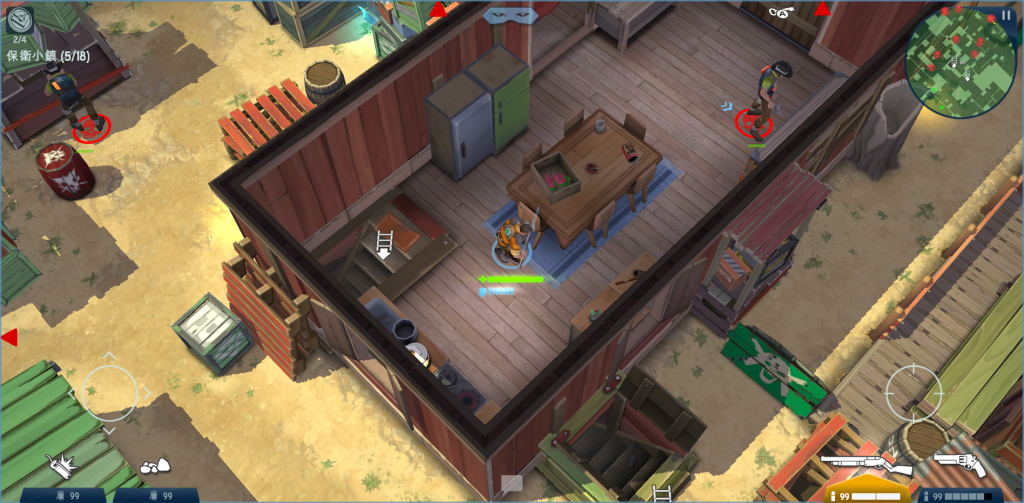Pause the game with the pause button

coord(1006,15)
